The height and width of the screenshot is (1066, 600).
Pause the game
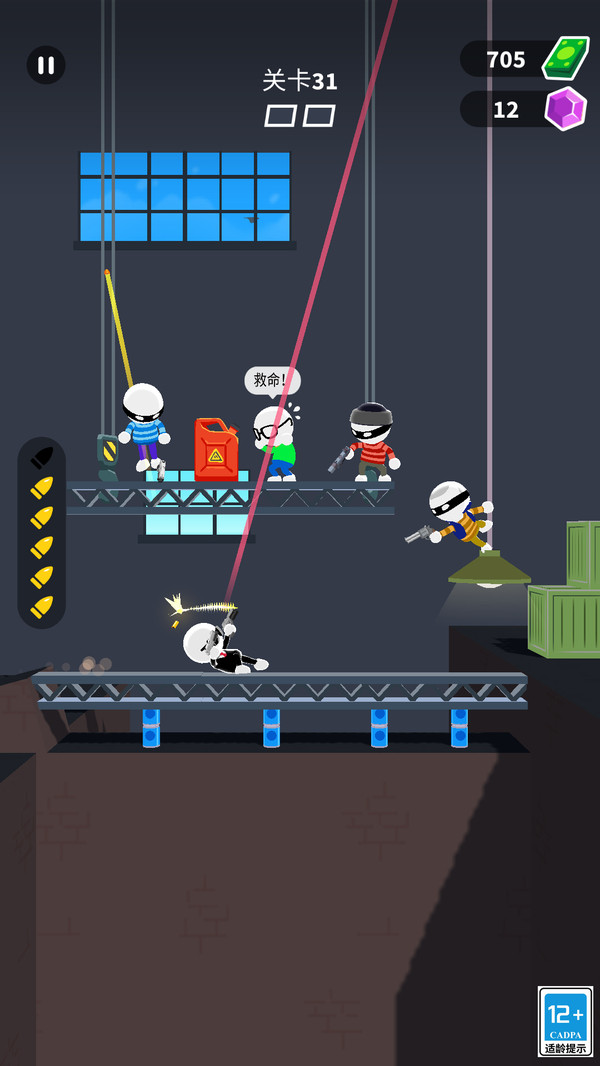[x=46, y=65]
